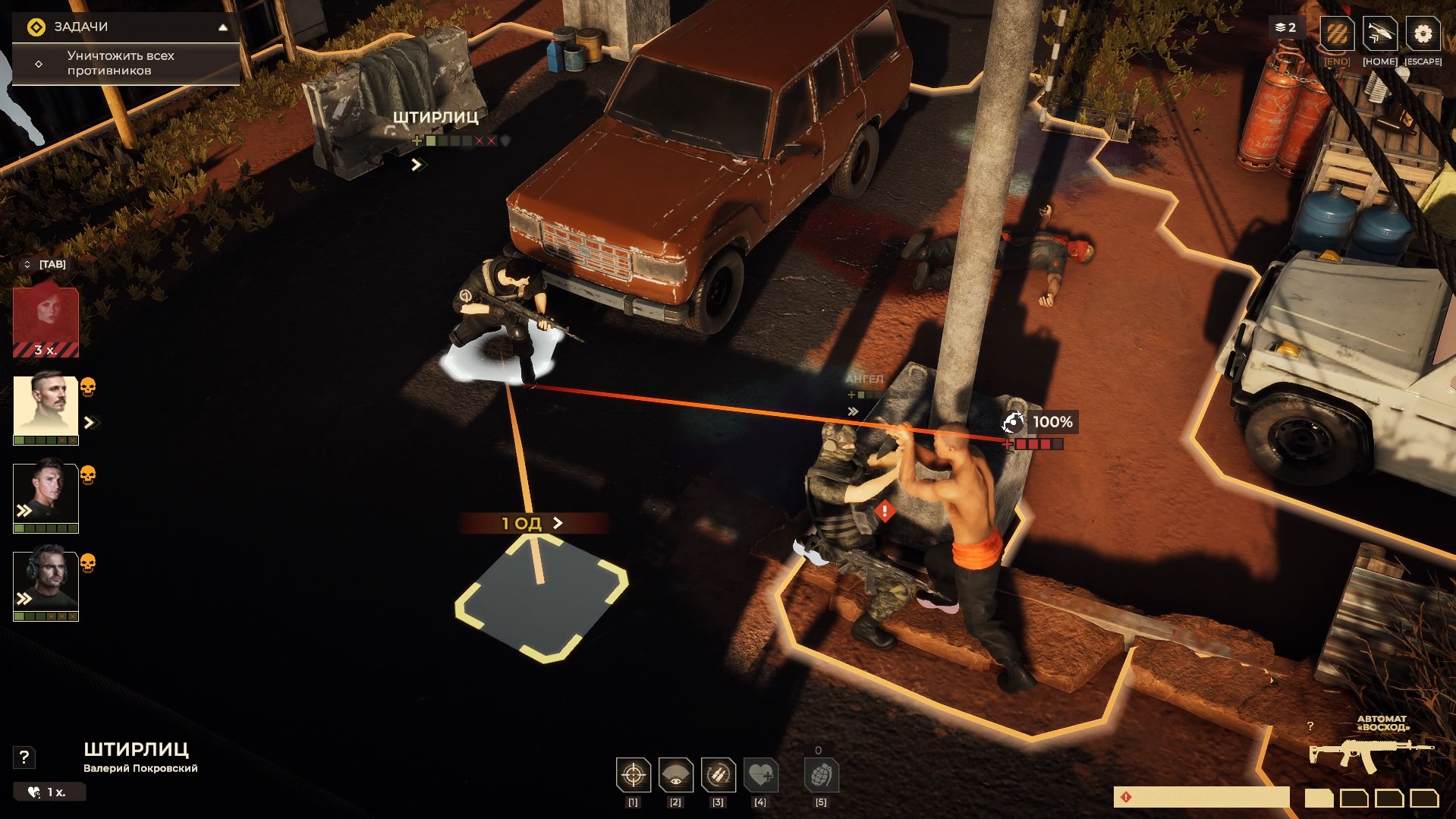Select the «Восход» assault rifle weapon
This screenshot has height=819, width=1456.
tap(1370, 751)
